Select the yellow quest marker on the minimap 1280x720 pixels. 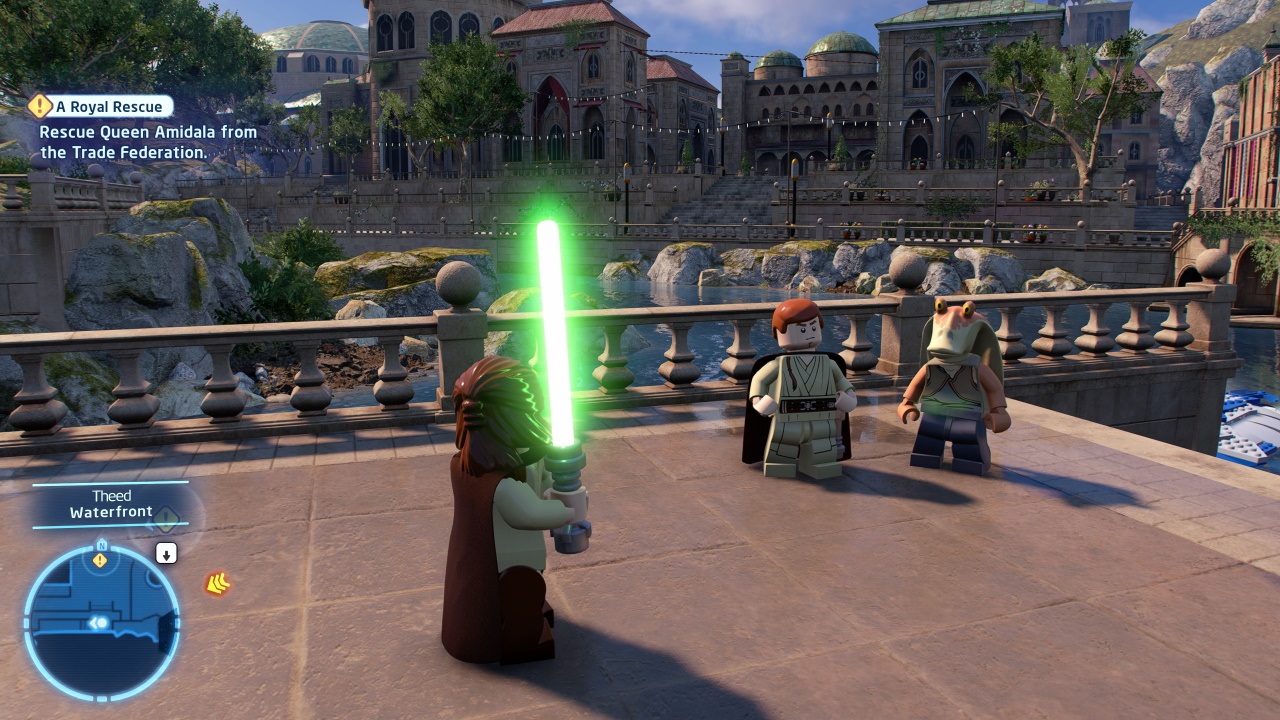click(100, 560)
